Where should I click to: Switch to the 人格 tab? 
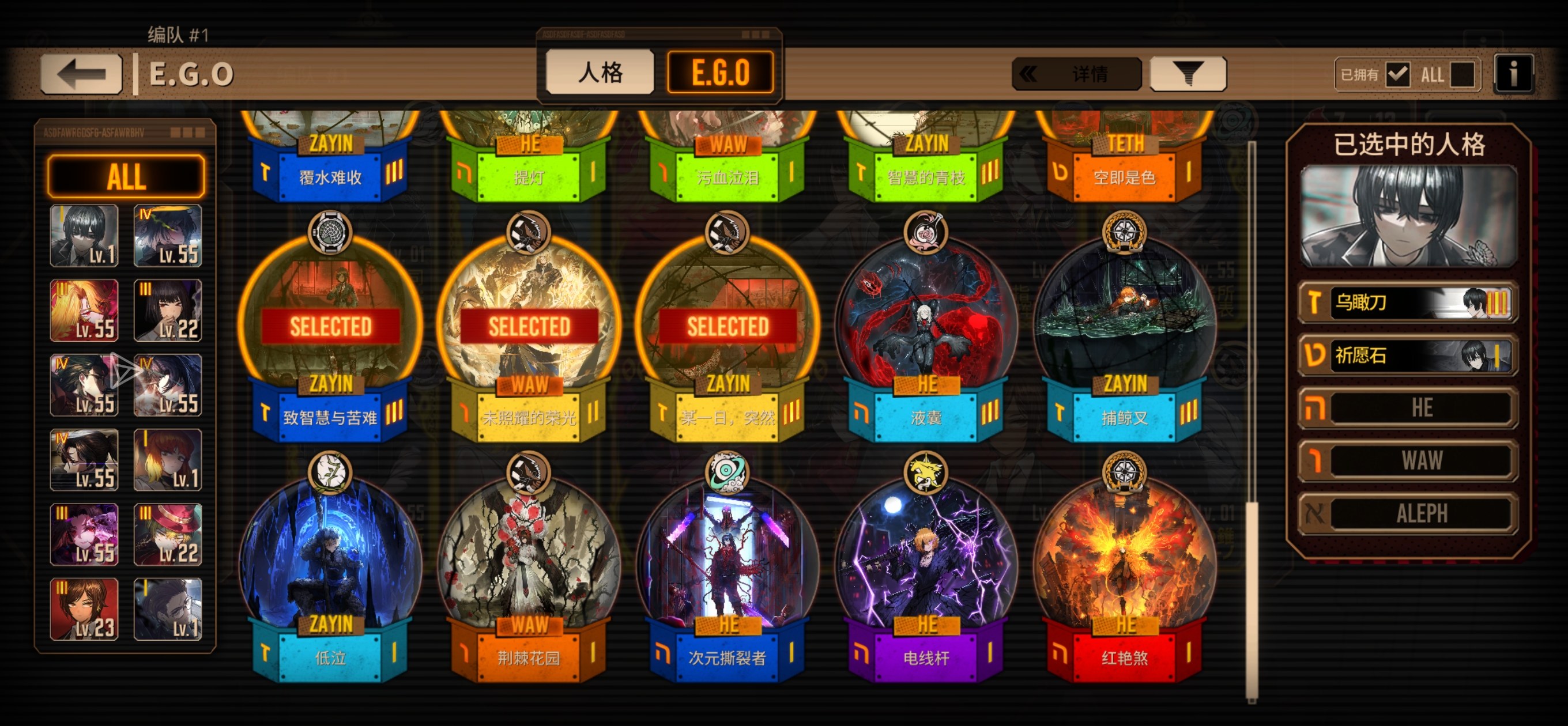coord(600,73)
